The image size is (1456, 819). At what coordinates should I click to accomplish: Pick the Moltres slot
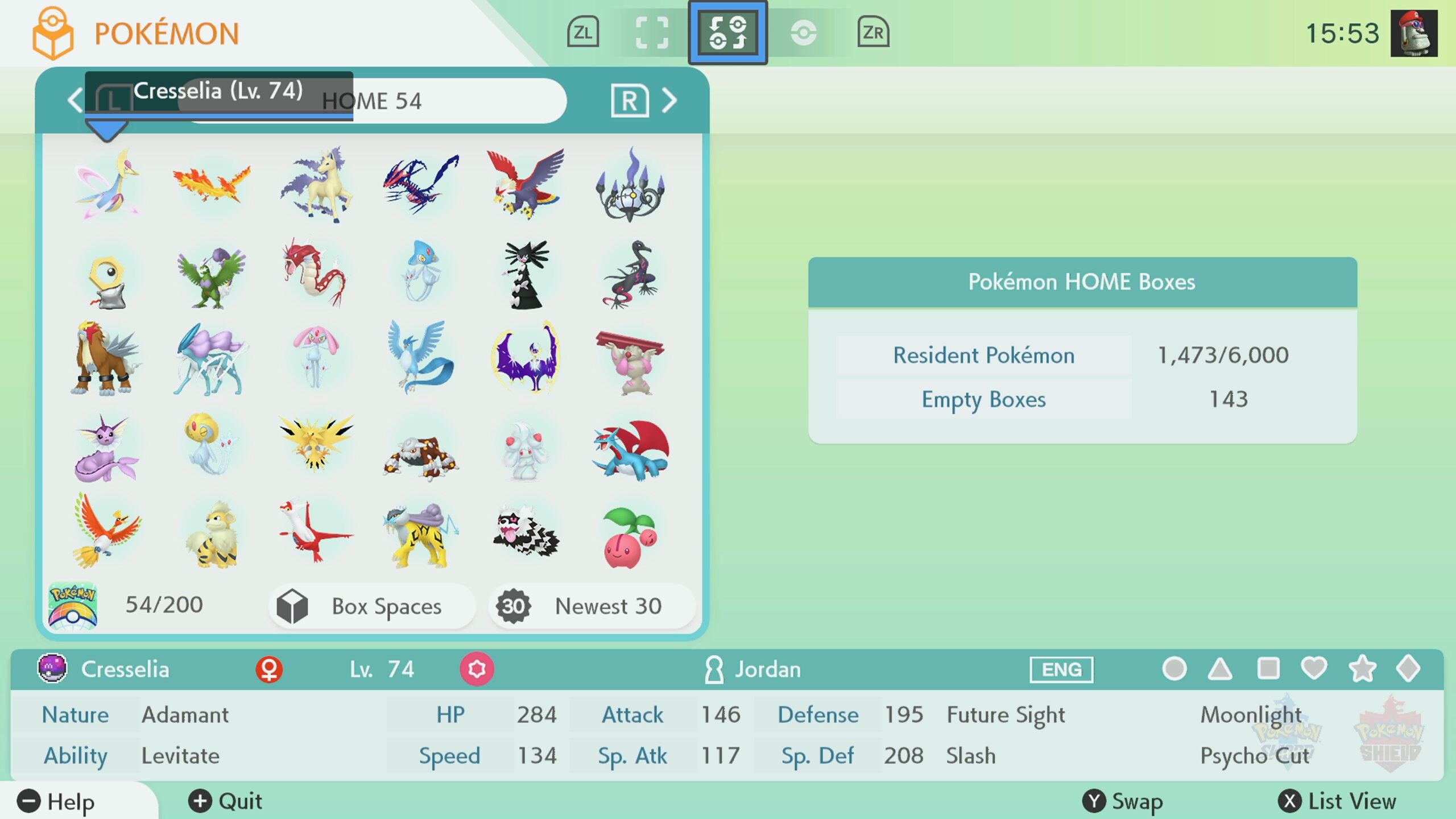(x=211, y=184)
